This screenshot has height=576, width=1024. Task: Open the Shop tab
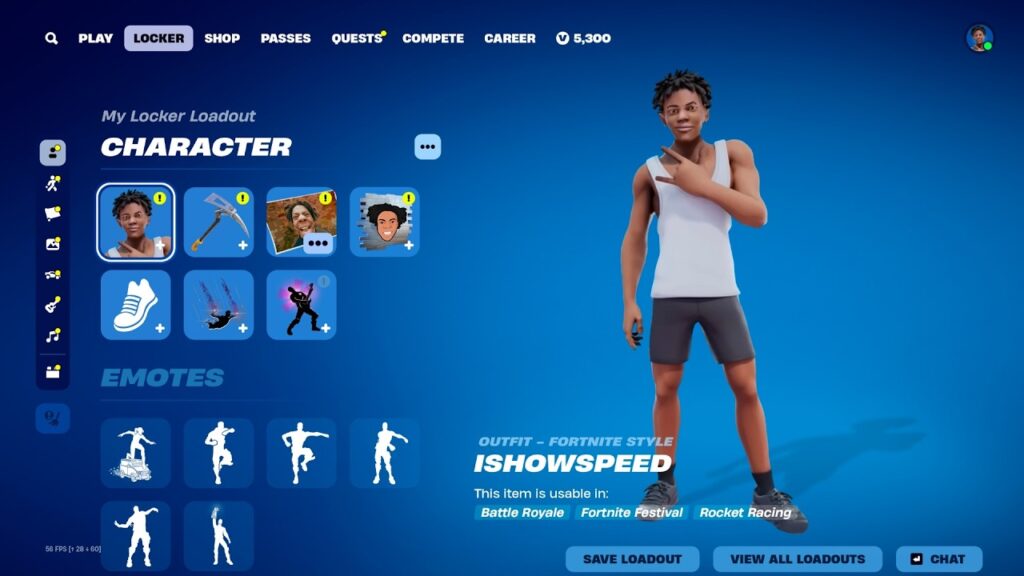222,39
